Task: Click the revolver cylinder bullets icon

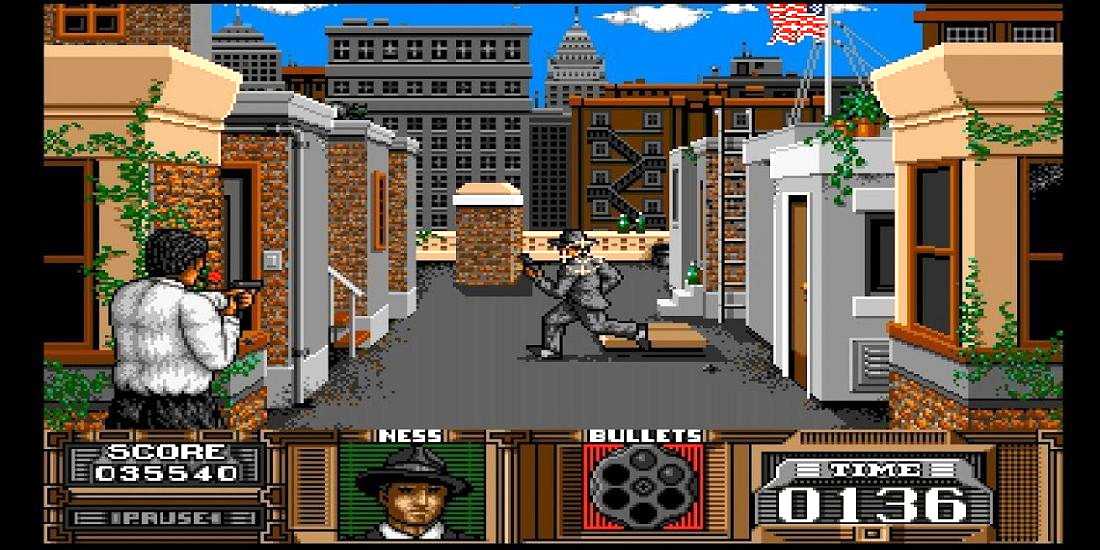Action: pyautogui.click(x=643, y=487)
